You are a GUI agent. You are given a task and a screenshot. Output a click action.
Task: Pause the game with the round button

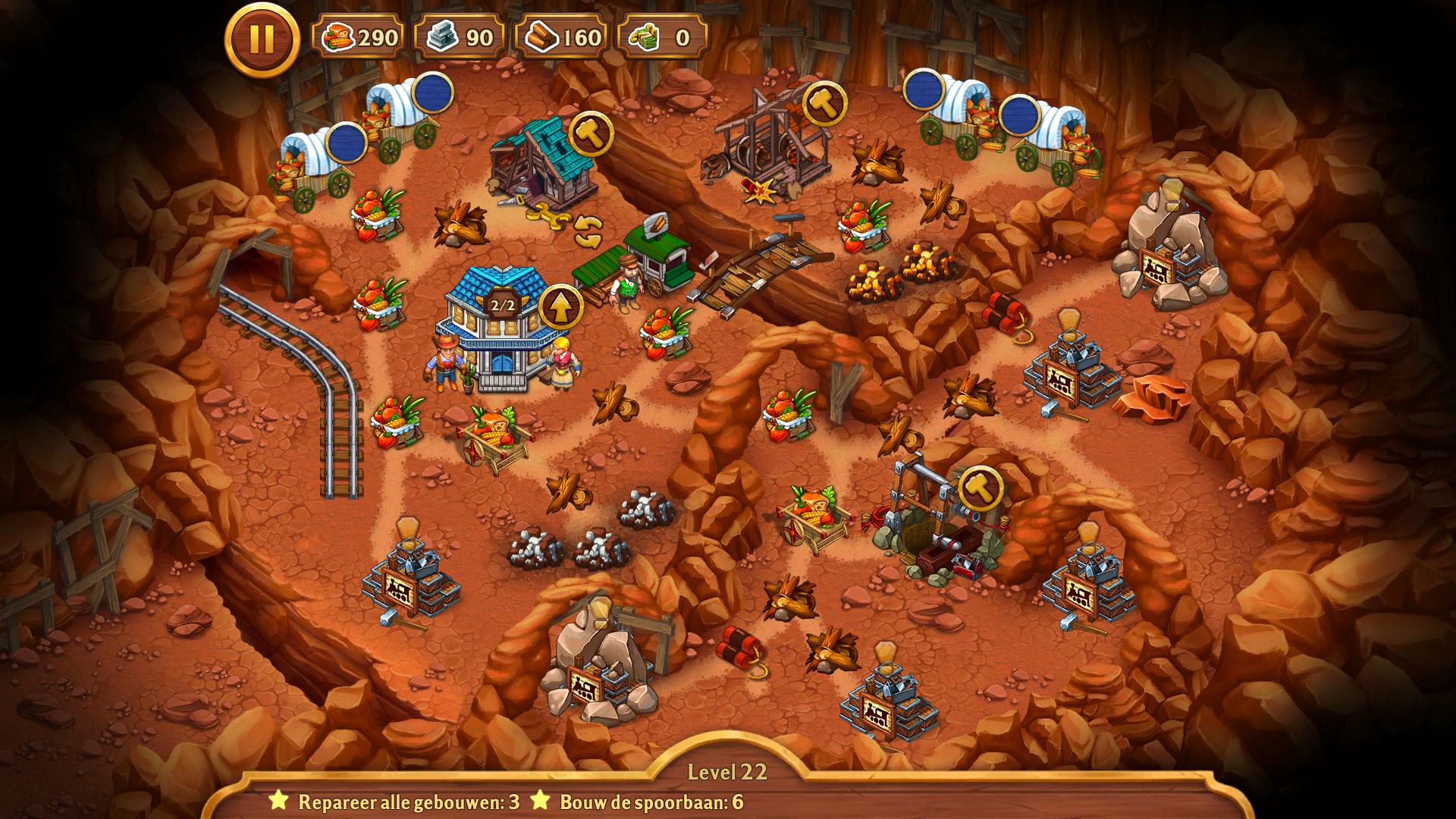[x=262, y=39]
